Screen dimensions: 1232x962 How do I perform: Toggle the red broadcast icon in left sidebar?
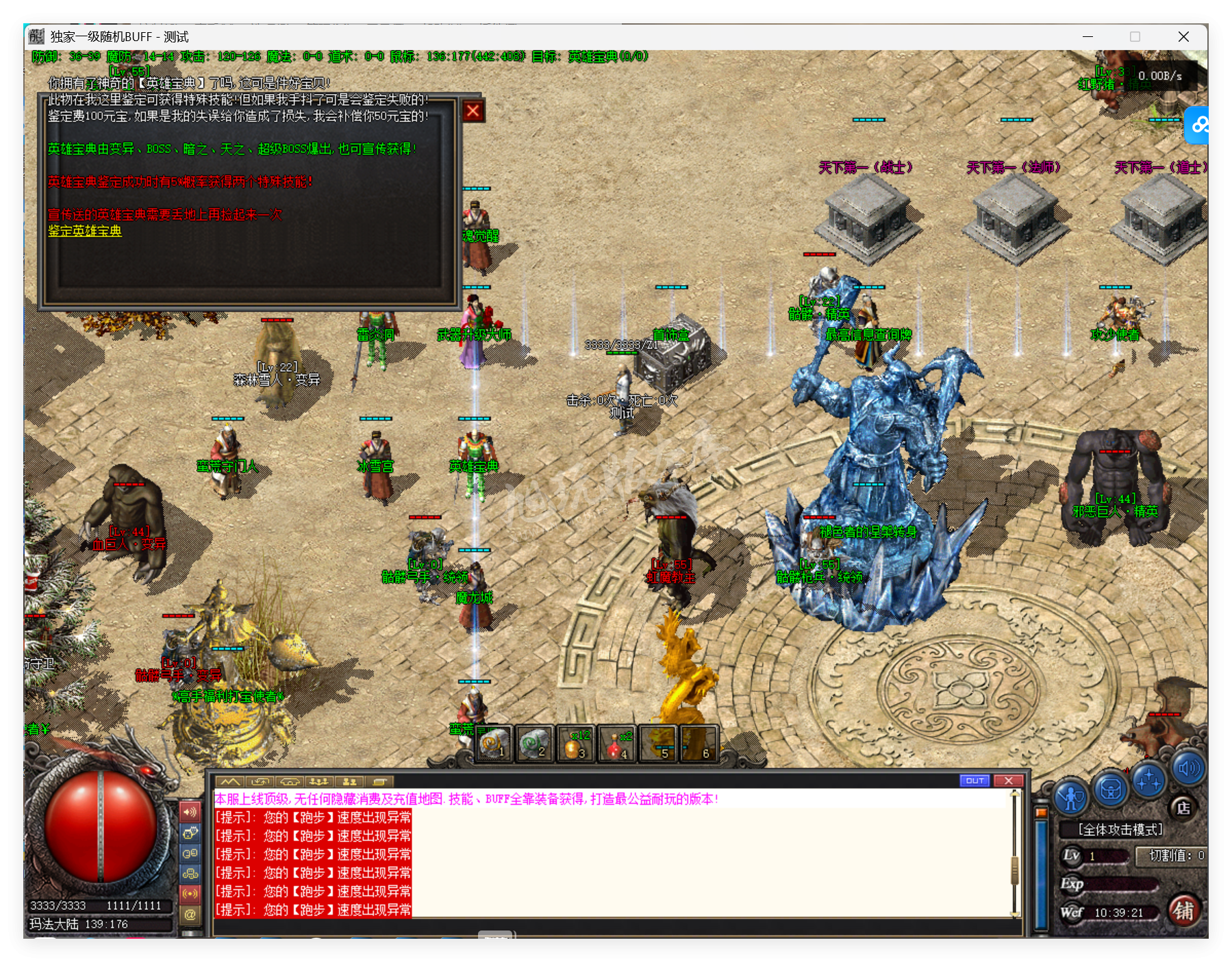[190, 894]
